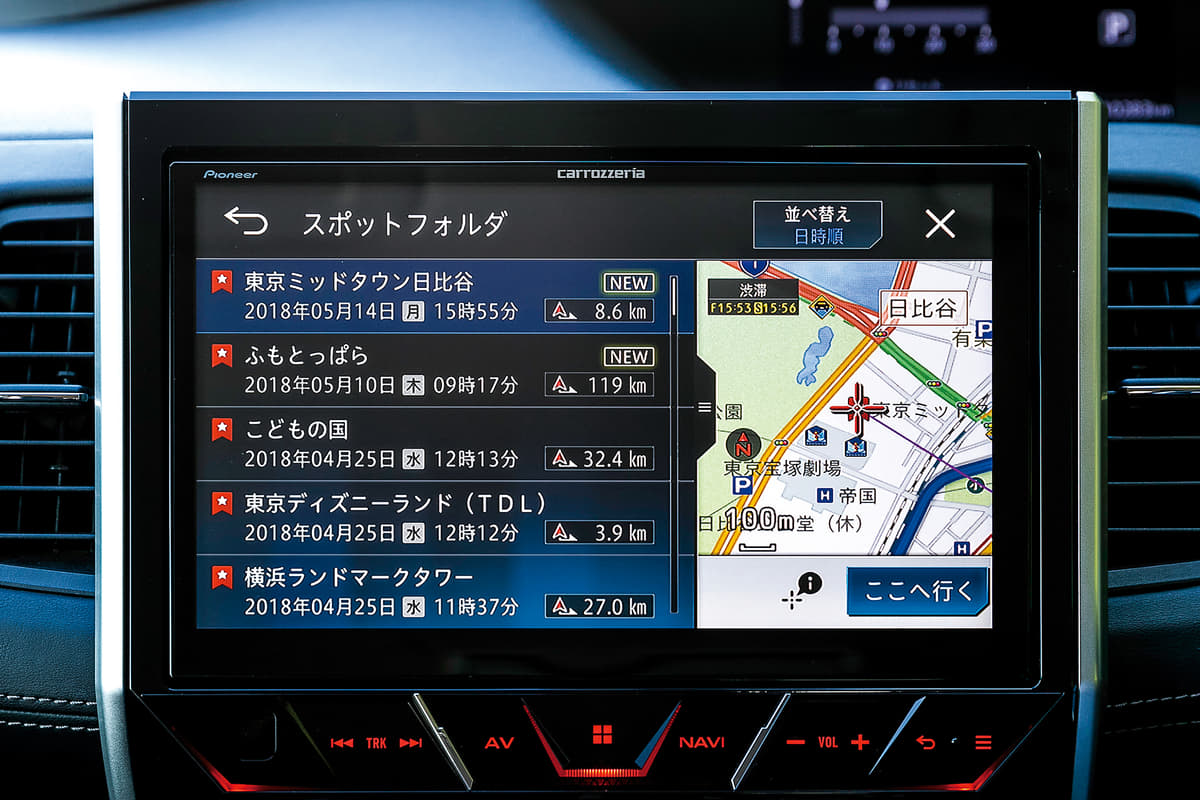Toggle the list-map divider handle
This screenshot has width=1200, height=800.
(704, 408)
